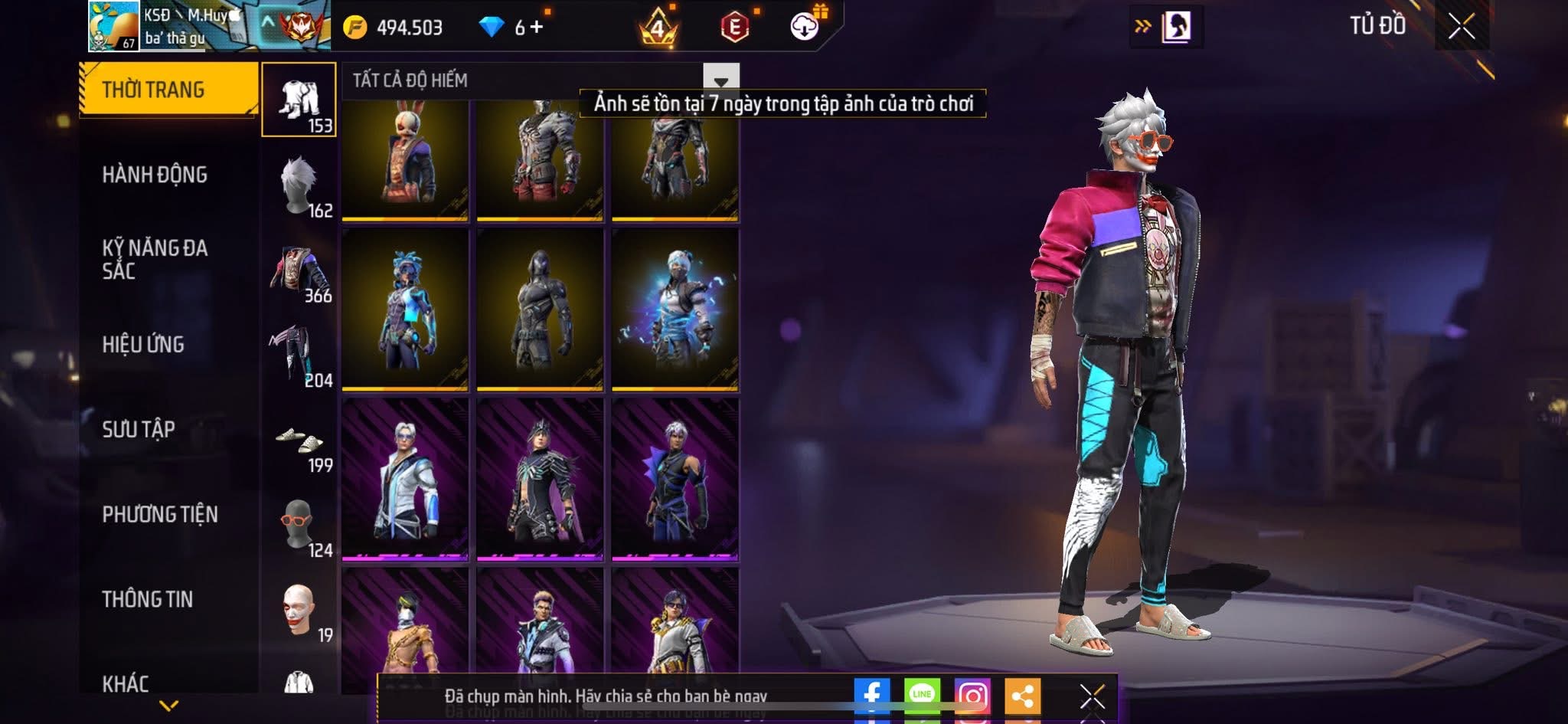The image size is (1568, 724).
Task: Open the shoes subcategory showing 199
Action: tap(299, 443)
